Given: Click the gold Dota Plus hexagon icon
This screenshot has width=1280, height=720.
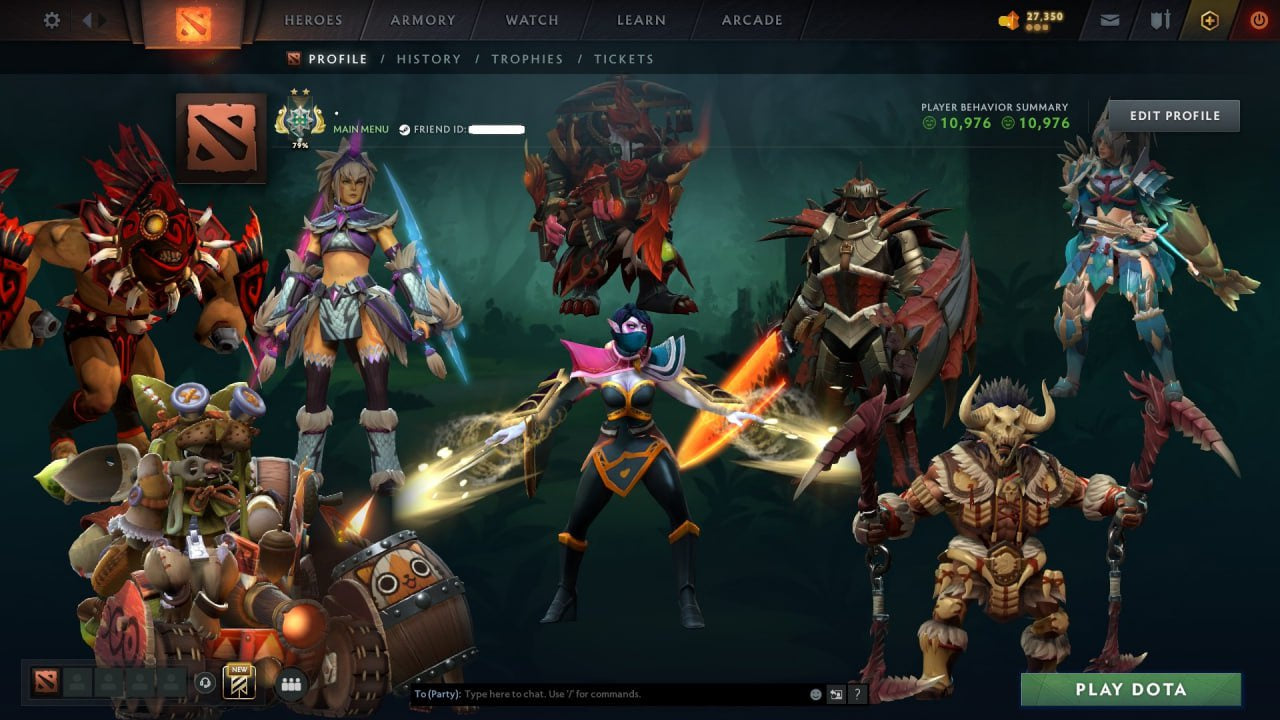Looking at the screenshot, I should [x=1209, y=19].
